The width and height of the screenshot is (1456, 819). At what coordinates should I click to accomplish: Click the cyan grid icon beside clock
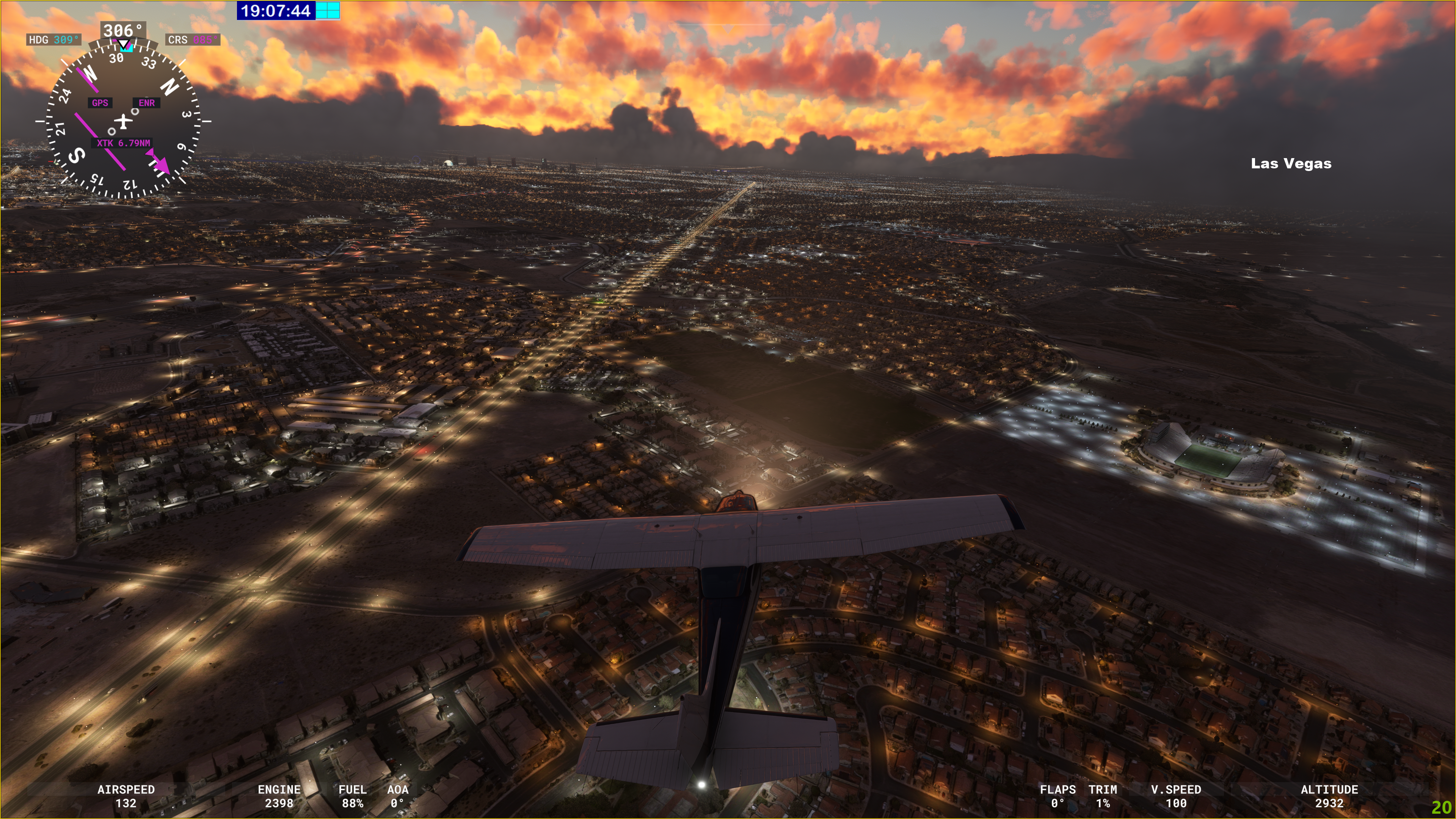[x=327, y=10]
